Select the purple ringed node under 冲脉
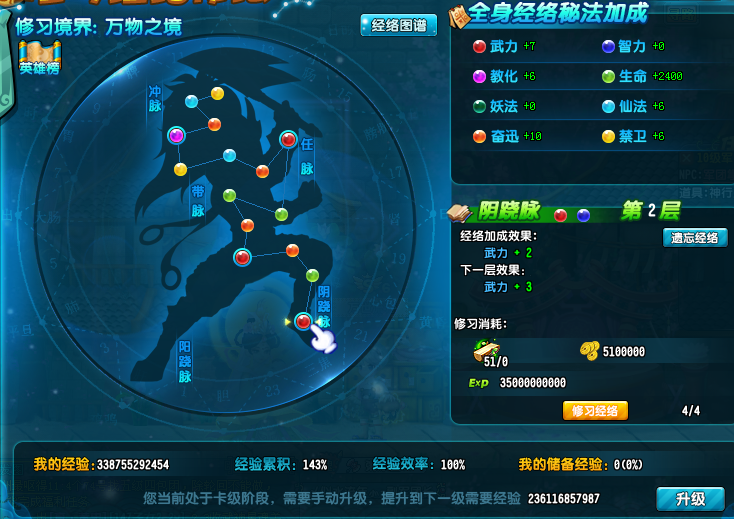734x519 pixels. [x=177, y=136]
